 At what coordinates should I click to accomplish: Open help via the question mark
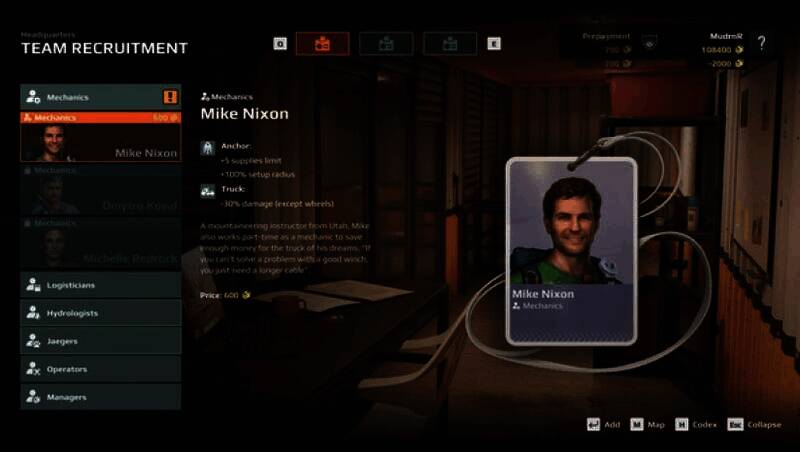tap(762, 43)
